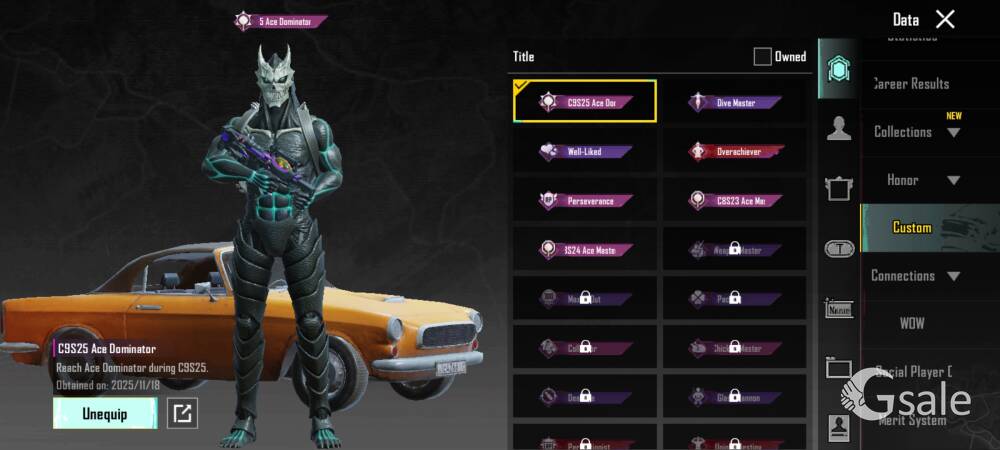Open the T-badge category tab
1000x450 pixels.
click(838, 248)
